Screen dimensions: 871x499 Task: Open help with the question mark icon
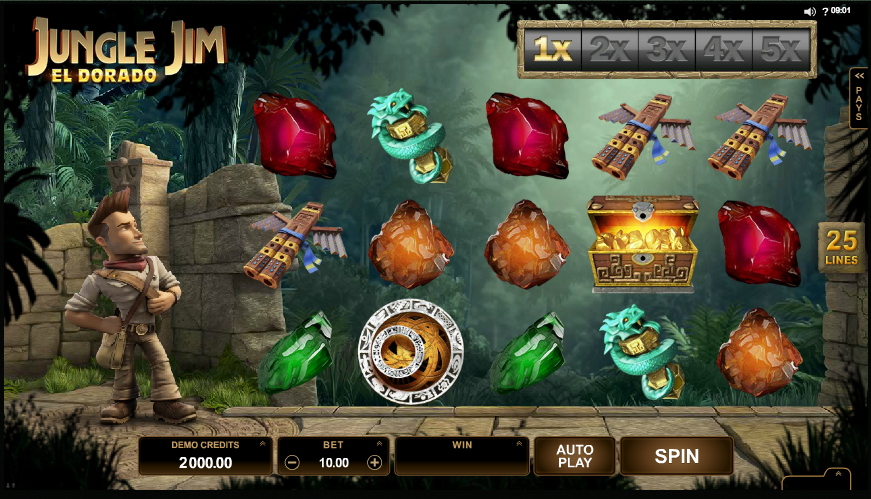[x=824, y=11]
